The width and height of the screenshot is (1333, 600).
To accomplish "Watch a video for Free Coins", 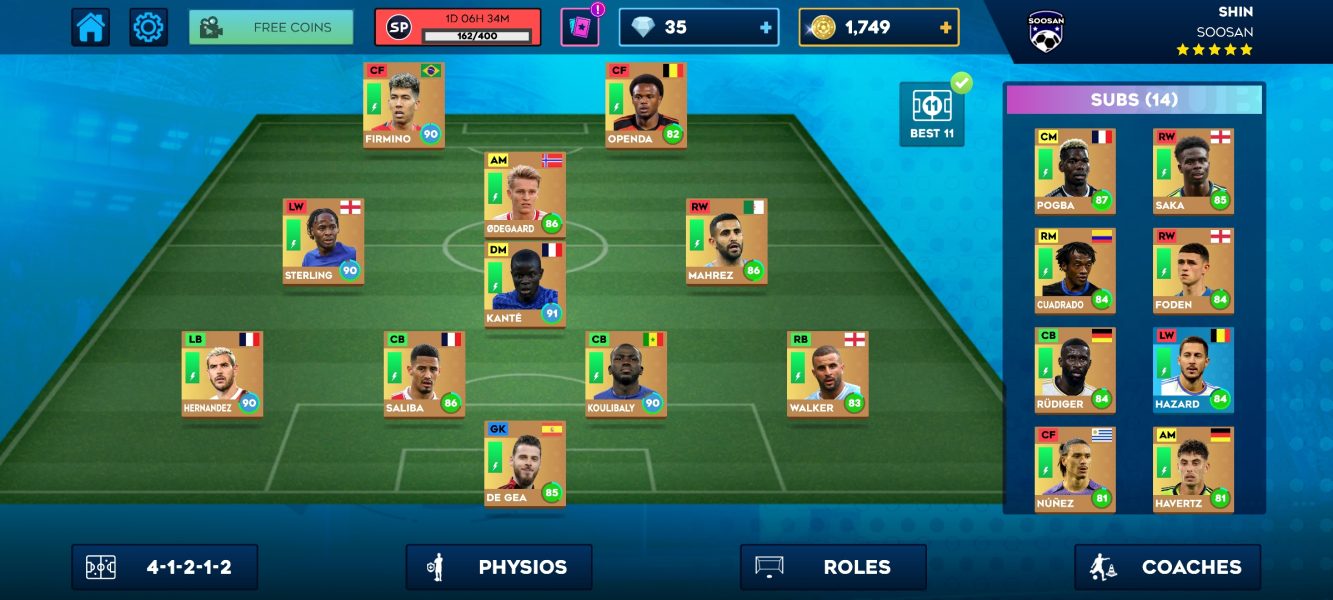I will [x=271, y=27].
